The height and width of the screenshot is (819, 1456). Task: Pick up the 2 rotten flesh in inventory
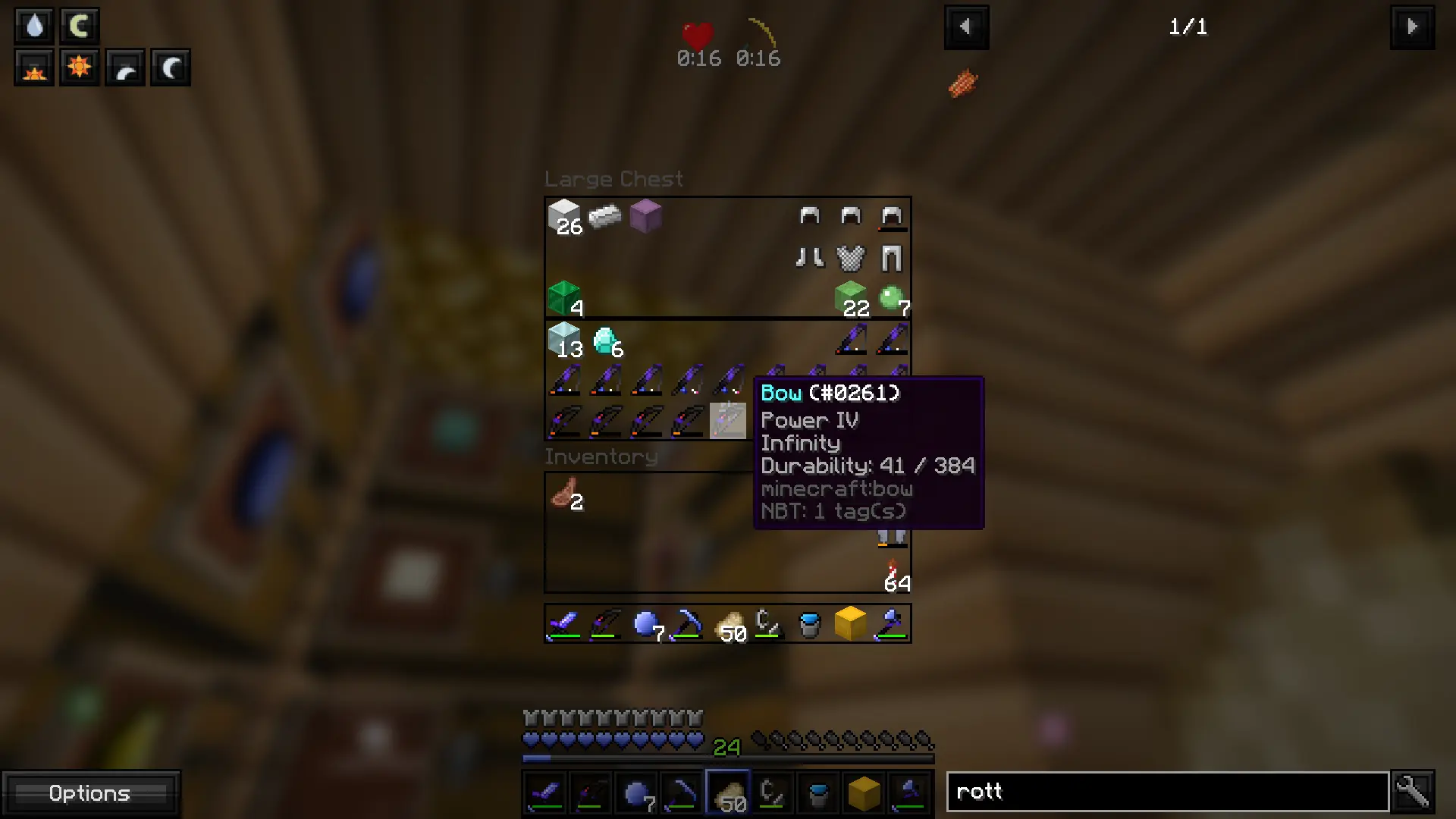coord(564,494)
